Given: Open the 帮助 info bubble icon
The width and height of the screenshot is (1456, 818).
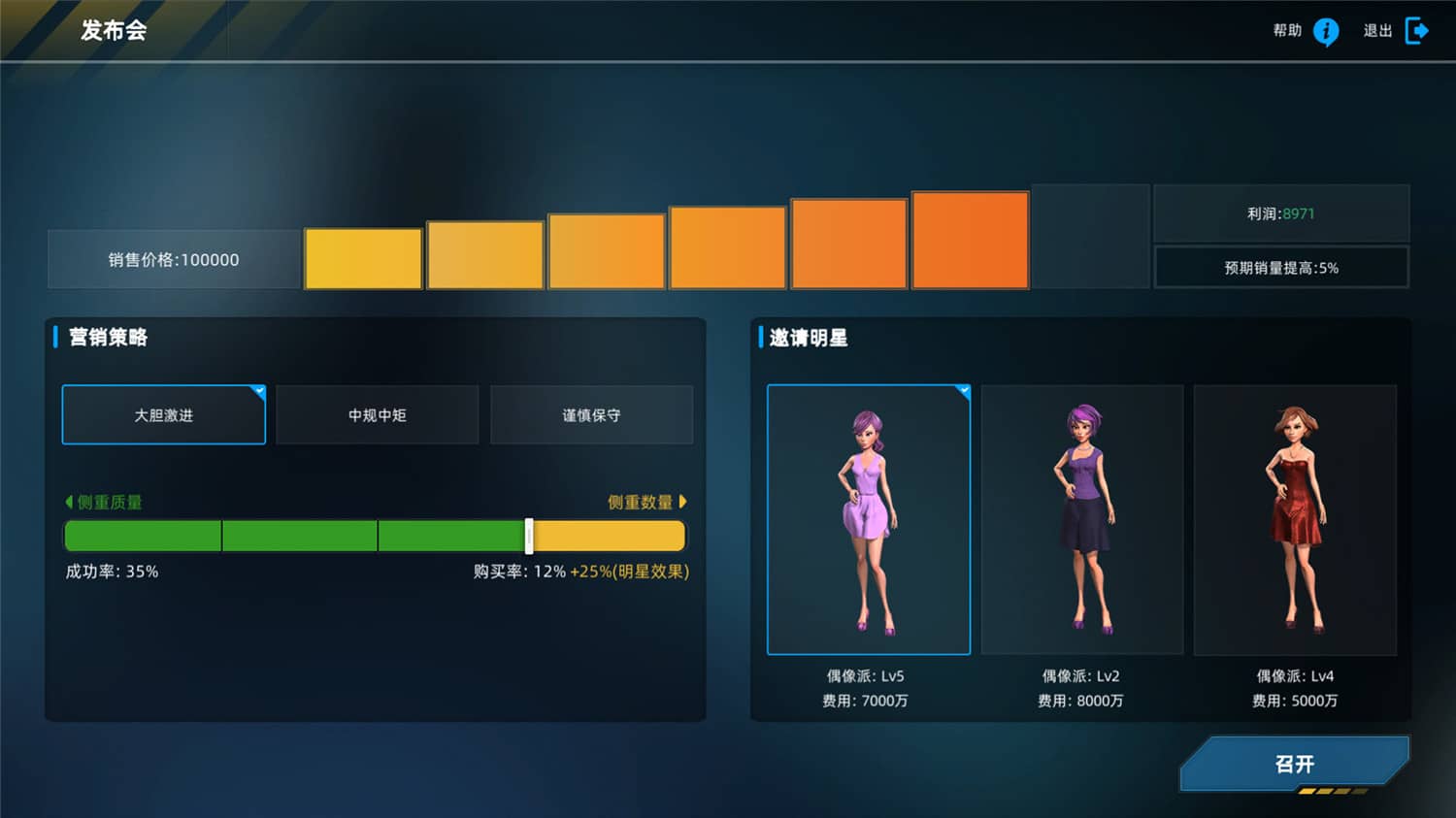Looking at the screenshot, I should coord(1324,31).
